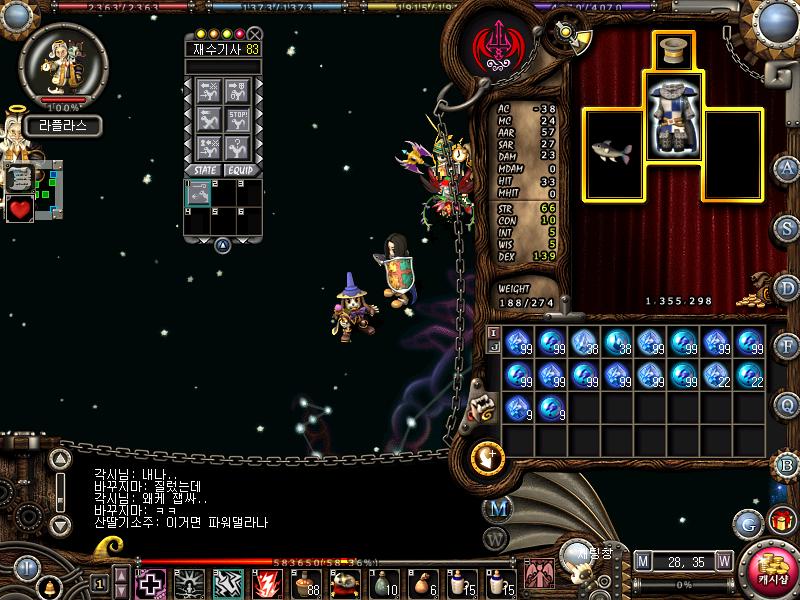
Task: Open the pet STATE tab
Action: coord(203,170)
